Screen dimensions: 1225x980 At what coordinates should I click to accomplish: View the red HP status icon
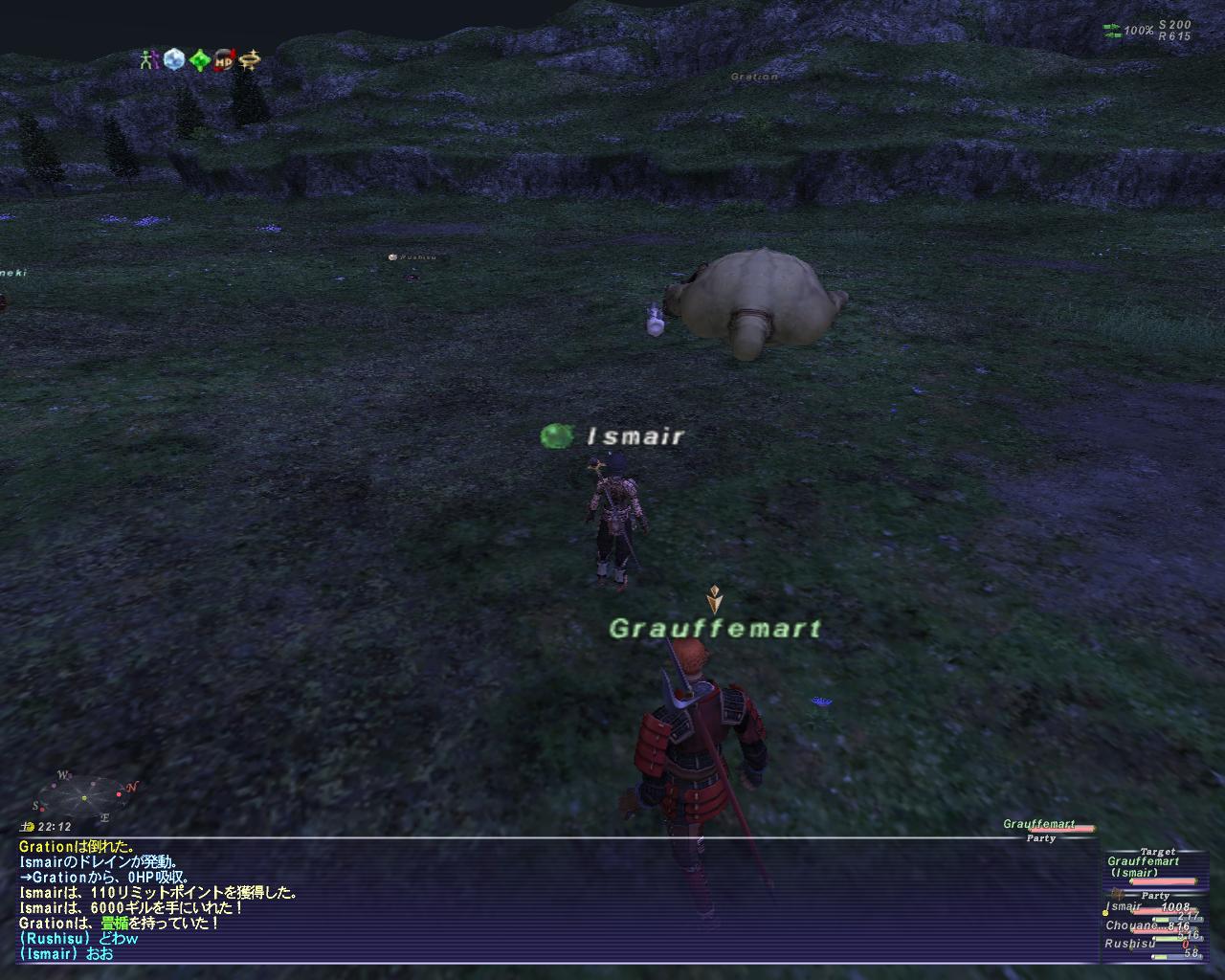pos(225,59)
